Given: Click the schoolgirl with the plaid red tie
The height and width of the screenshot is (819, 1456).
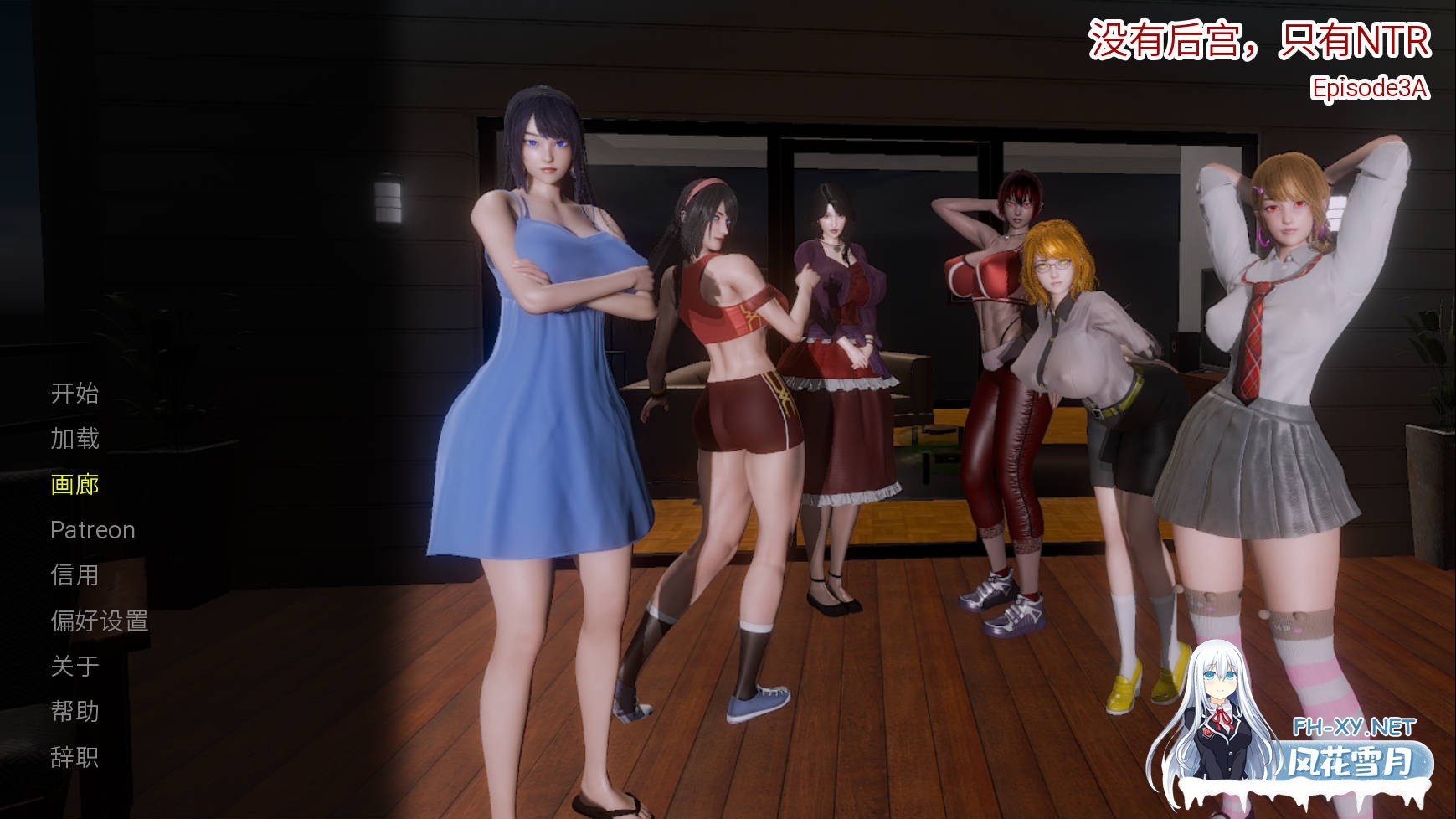Looking at the screenshot, I should pos(1264,335).
